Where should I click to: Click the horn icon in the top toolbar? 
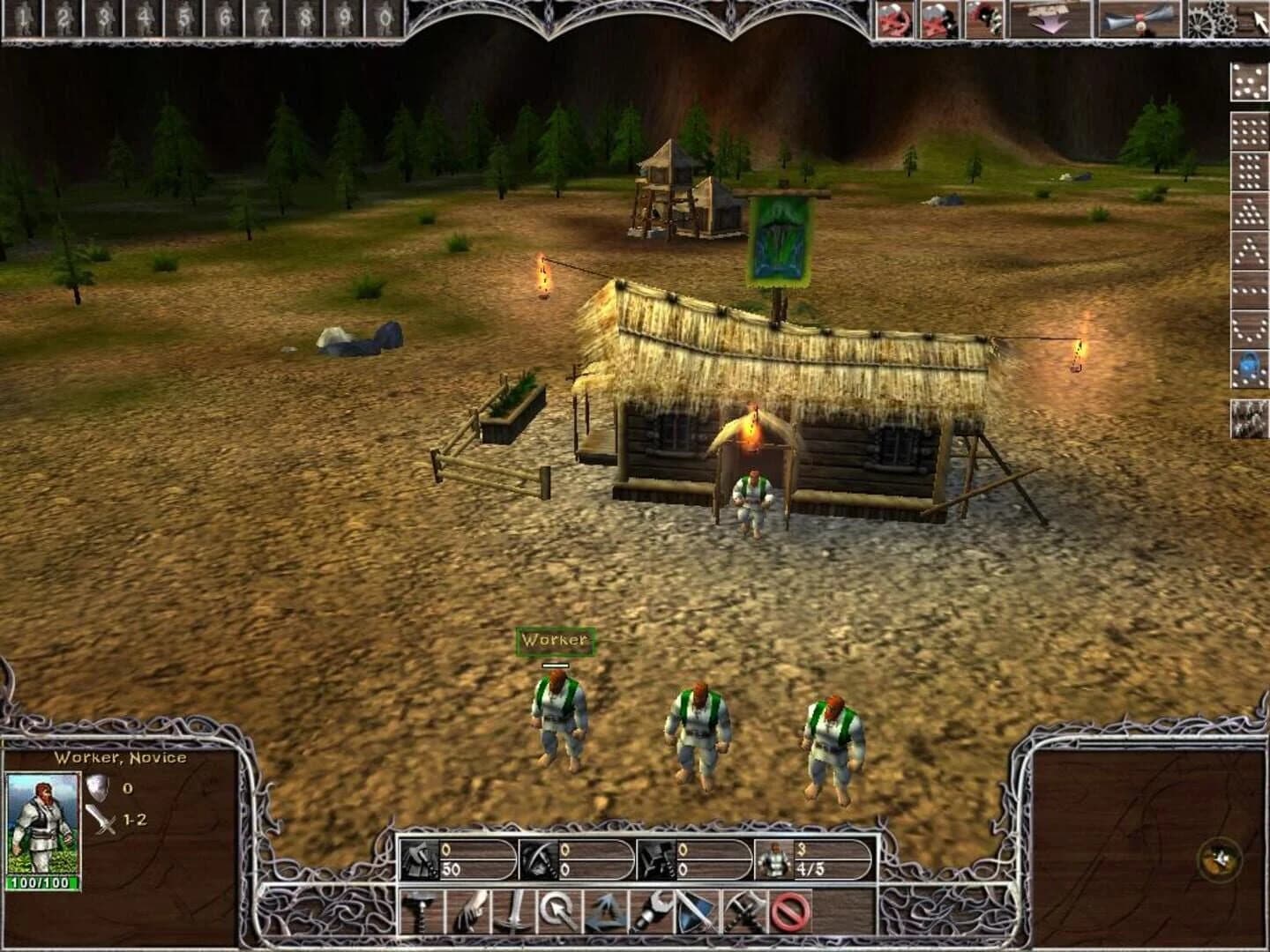(1138, 18)
